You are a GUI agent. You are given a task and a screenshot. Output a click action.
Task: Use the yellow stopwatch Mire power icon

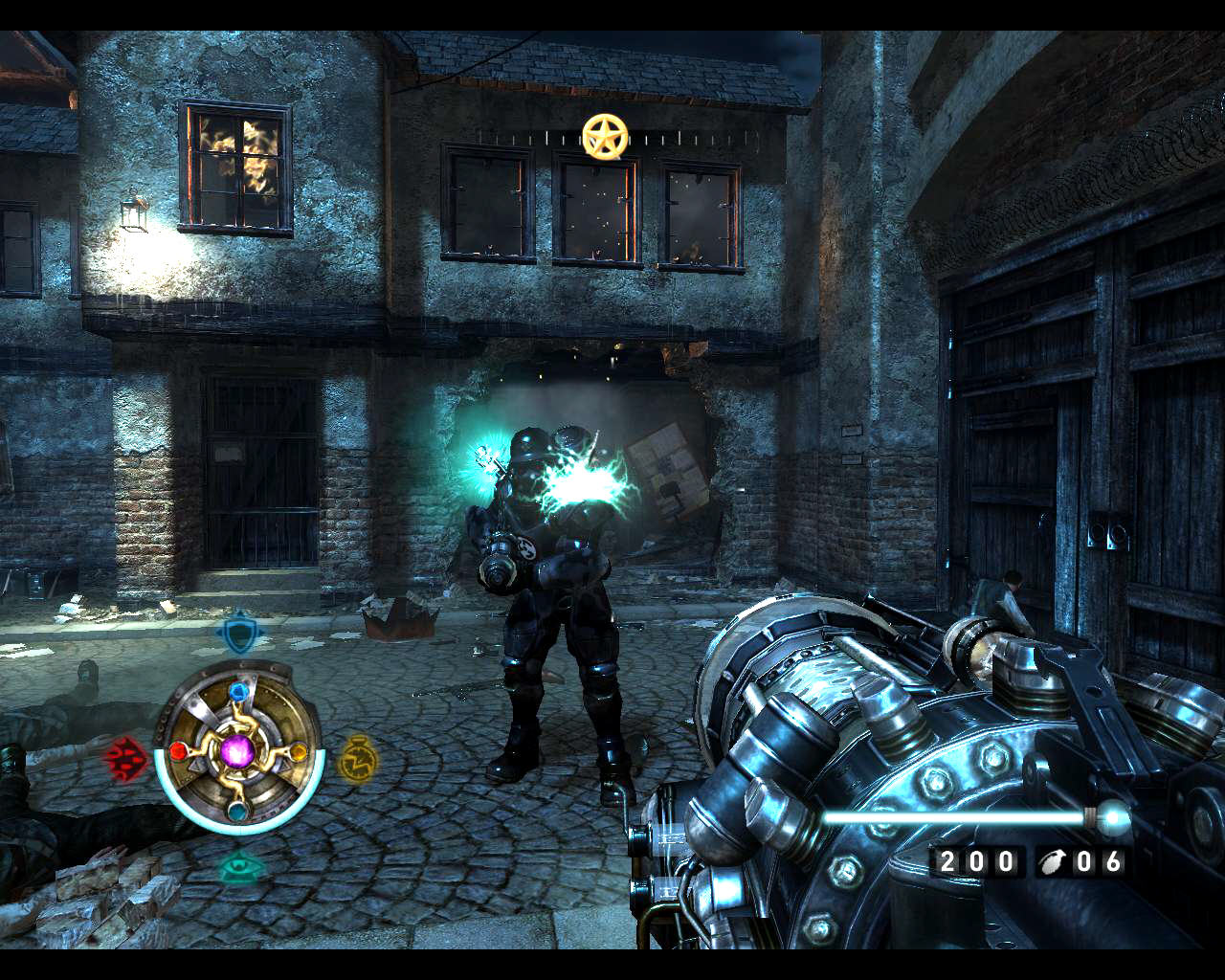pos(358,759)
